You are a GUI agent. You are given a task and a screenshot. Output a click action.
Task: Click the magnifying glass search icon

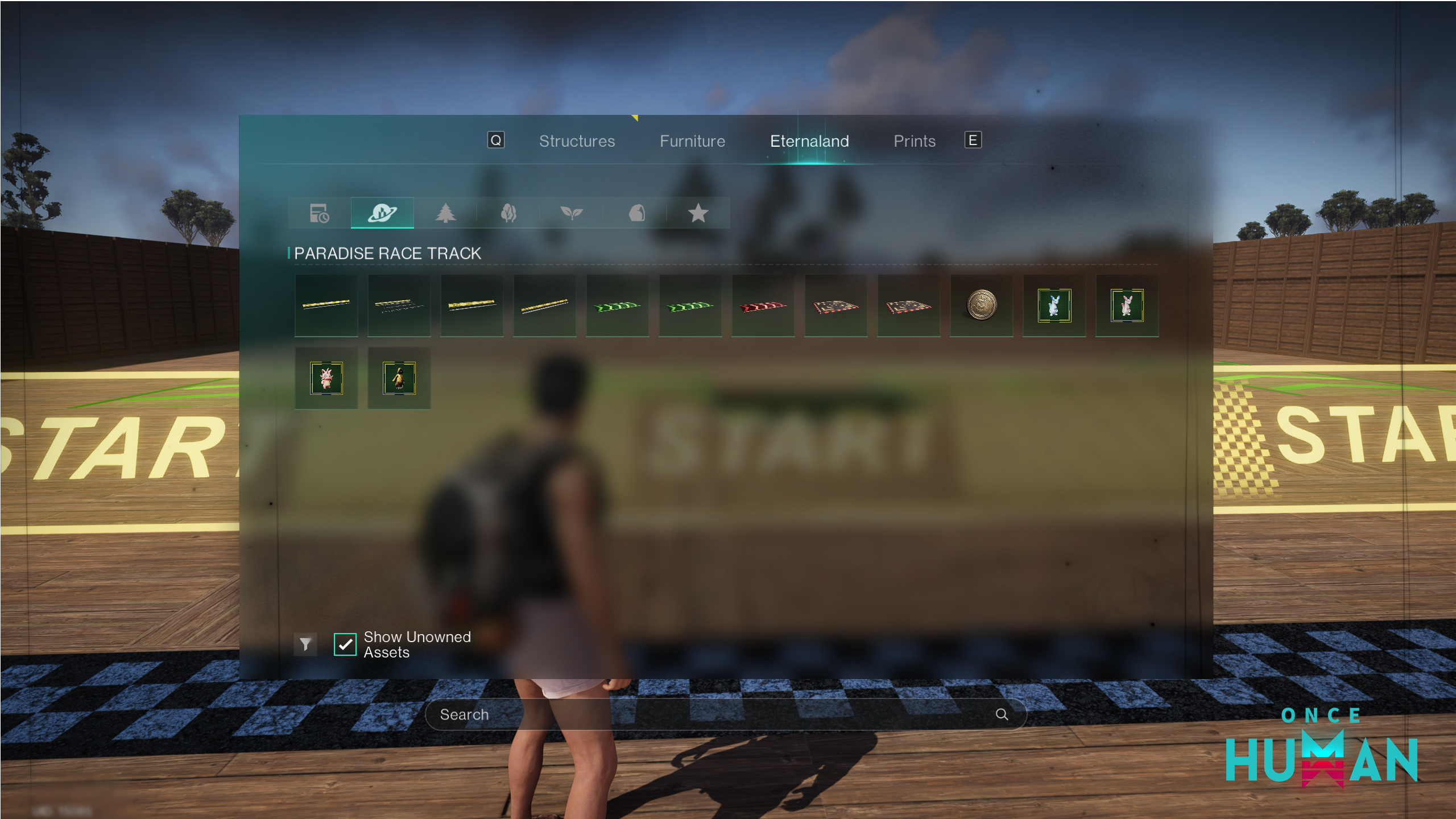[x=1002, y=714]
